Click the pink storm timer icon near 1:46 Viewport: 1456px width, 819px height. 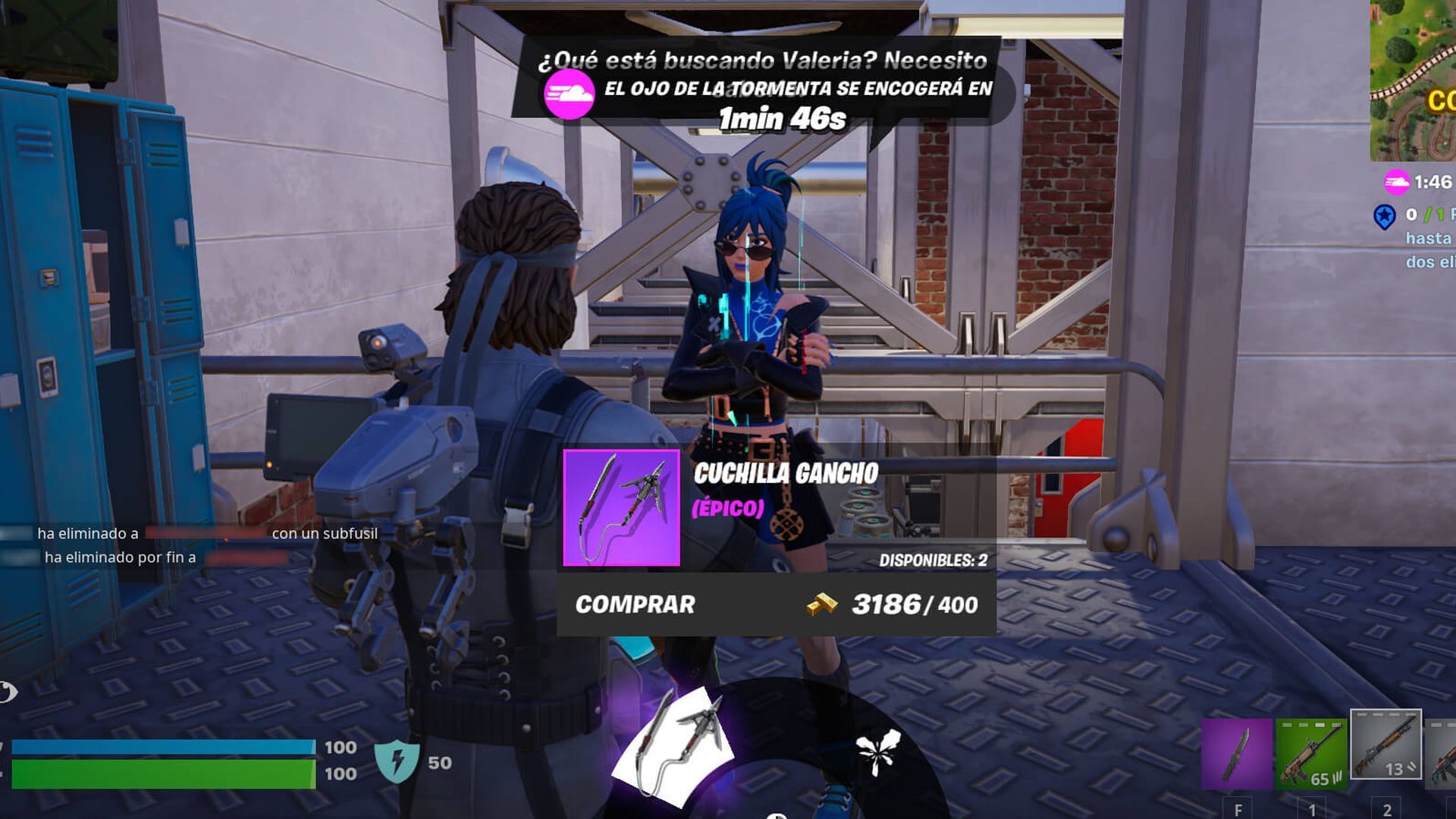pos(1398,182)
